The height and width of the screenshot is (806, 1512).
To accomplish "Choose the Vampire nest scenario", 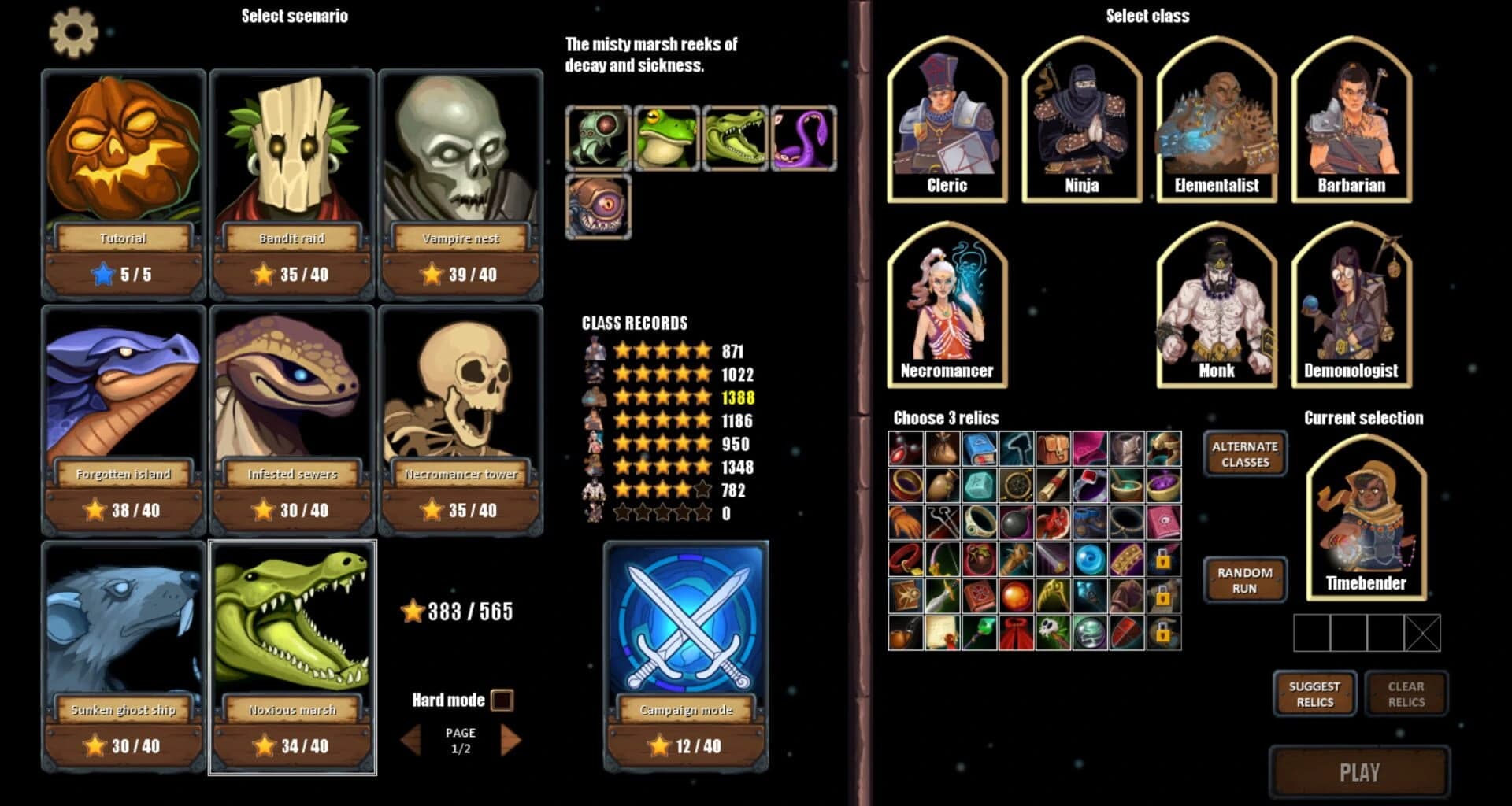I will point(461,181).
